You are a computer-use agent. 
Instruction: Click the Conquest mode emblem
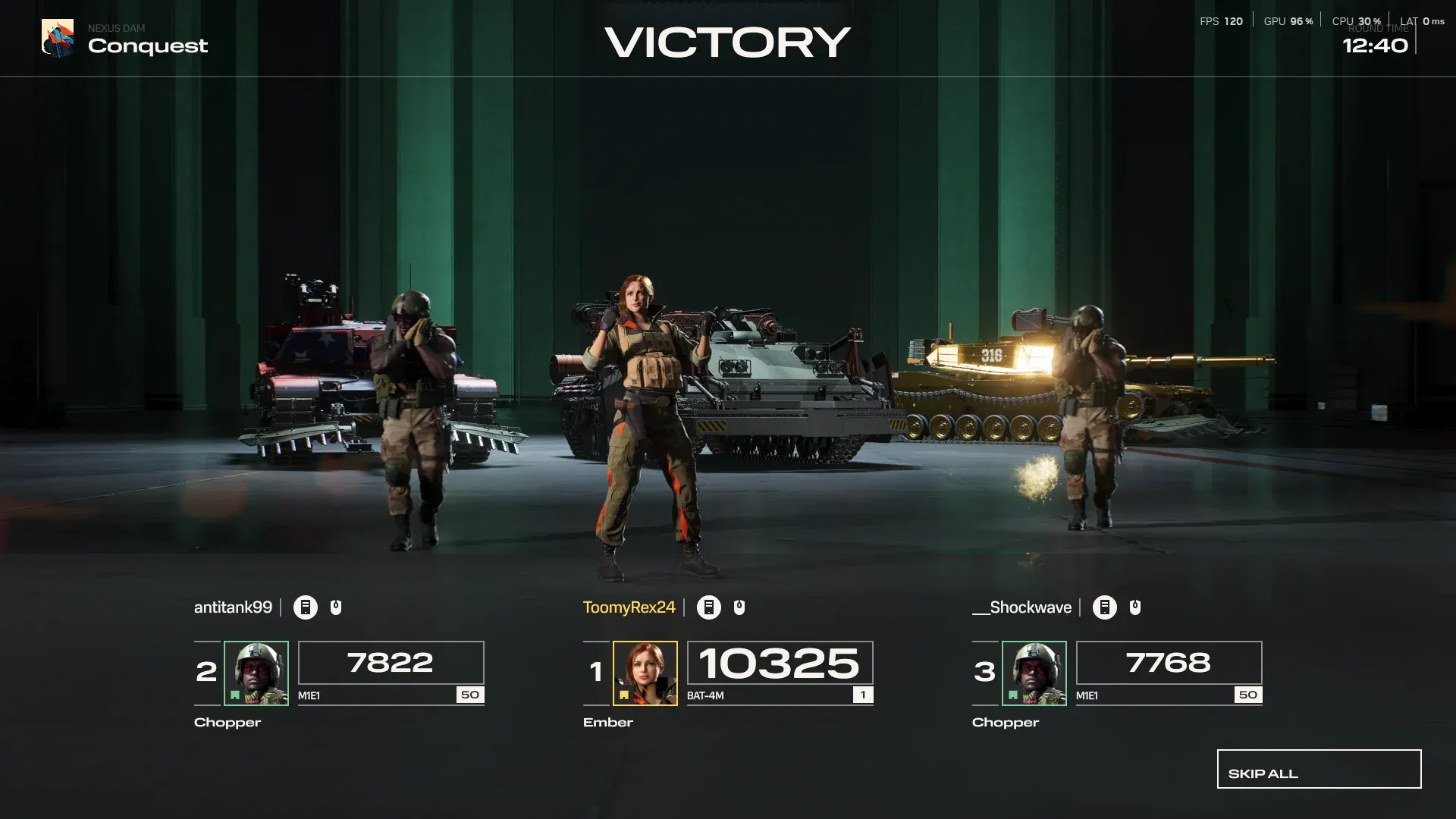pos(58,38)
